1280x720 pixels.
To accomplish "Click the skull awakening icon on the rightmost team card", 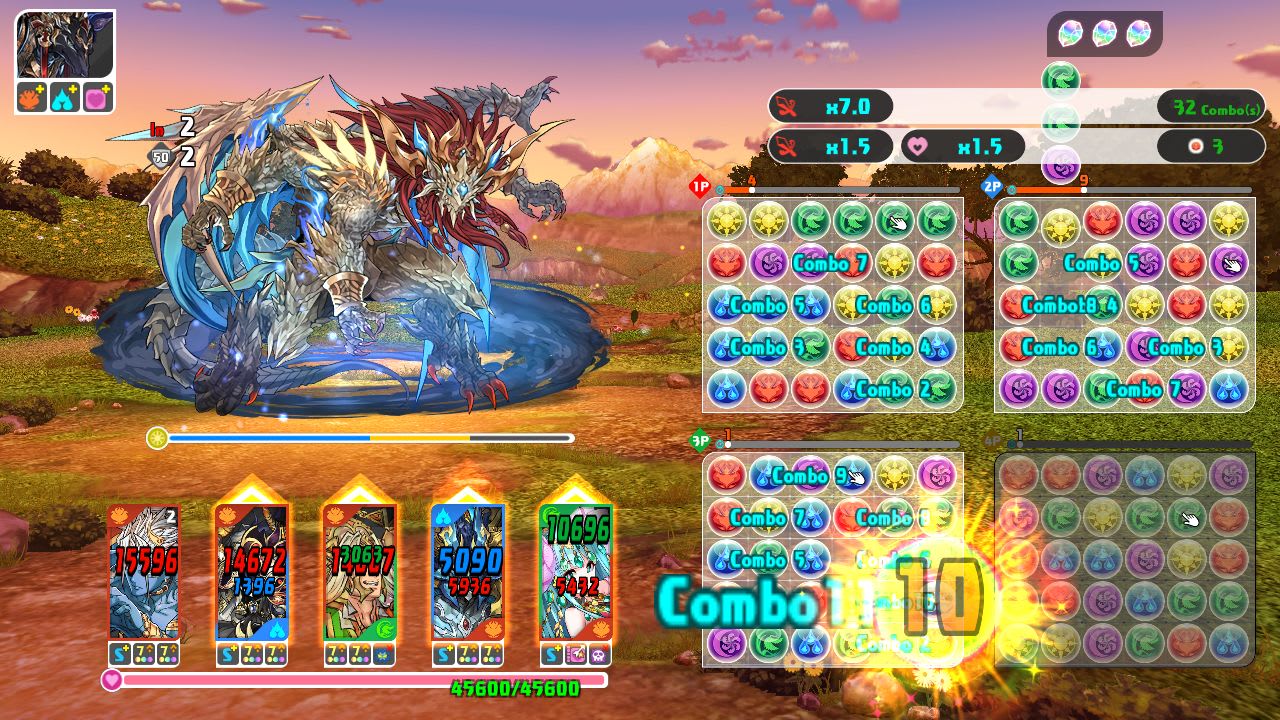I will click(600, 653).
